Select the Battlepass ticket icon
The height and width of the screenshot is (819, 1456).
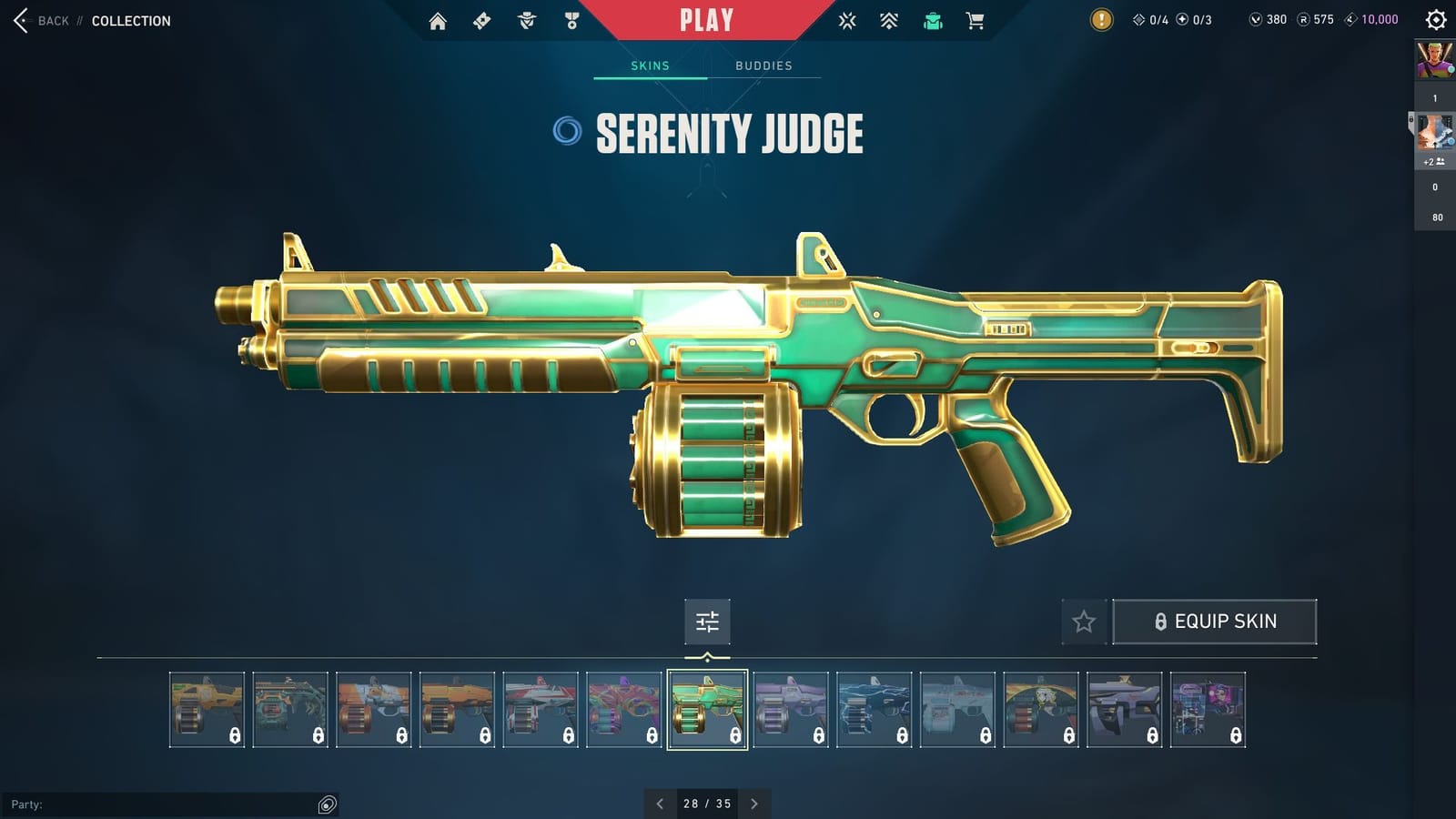point(482,20)
